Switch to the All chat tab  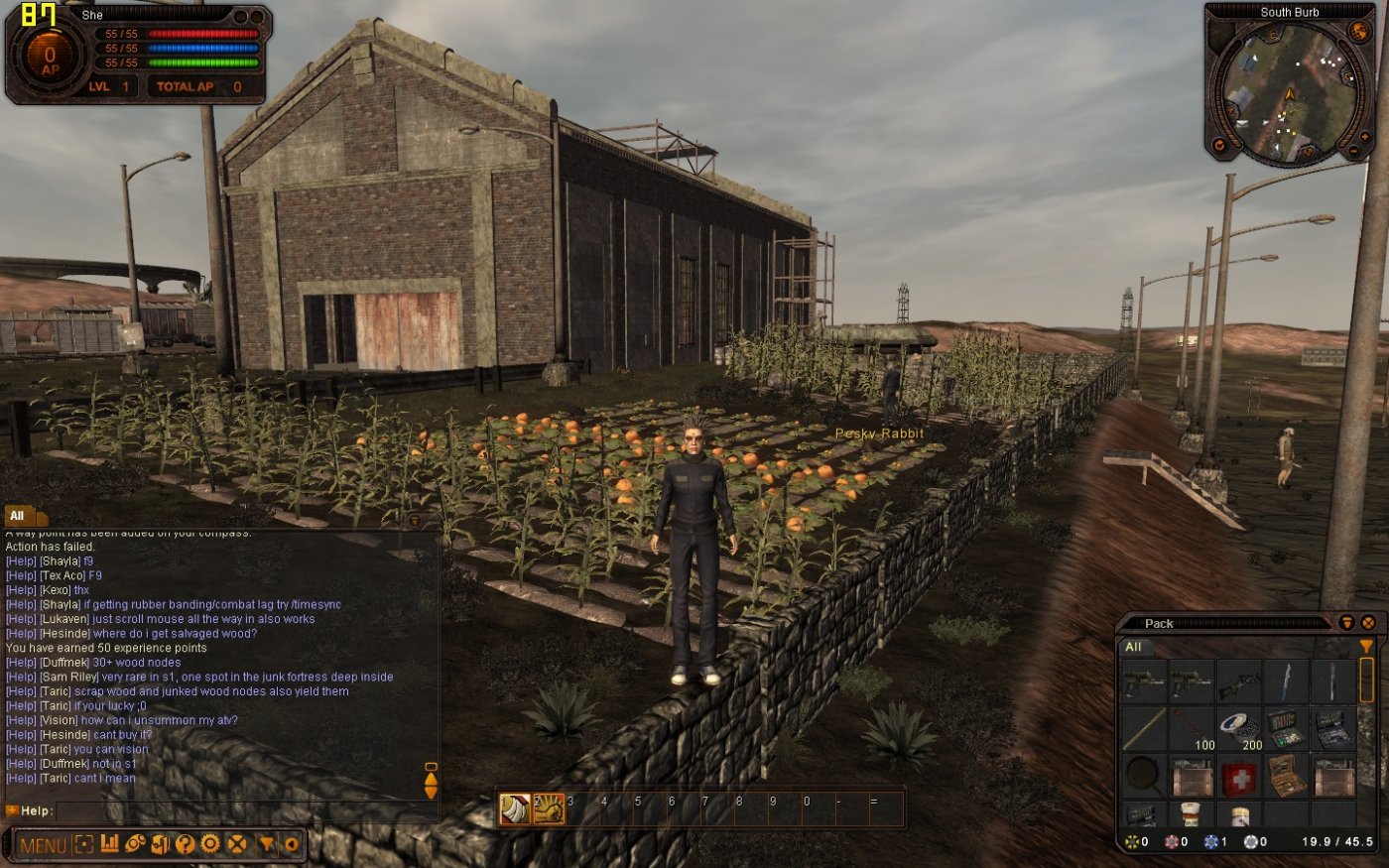coord(16,516)
